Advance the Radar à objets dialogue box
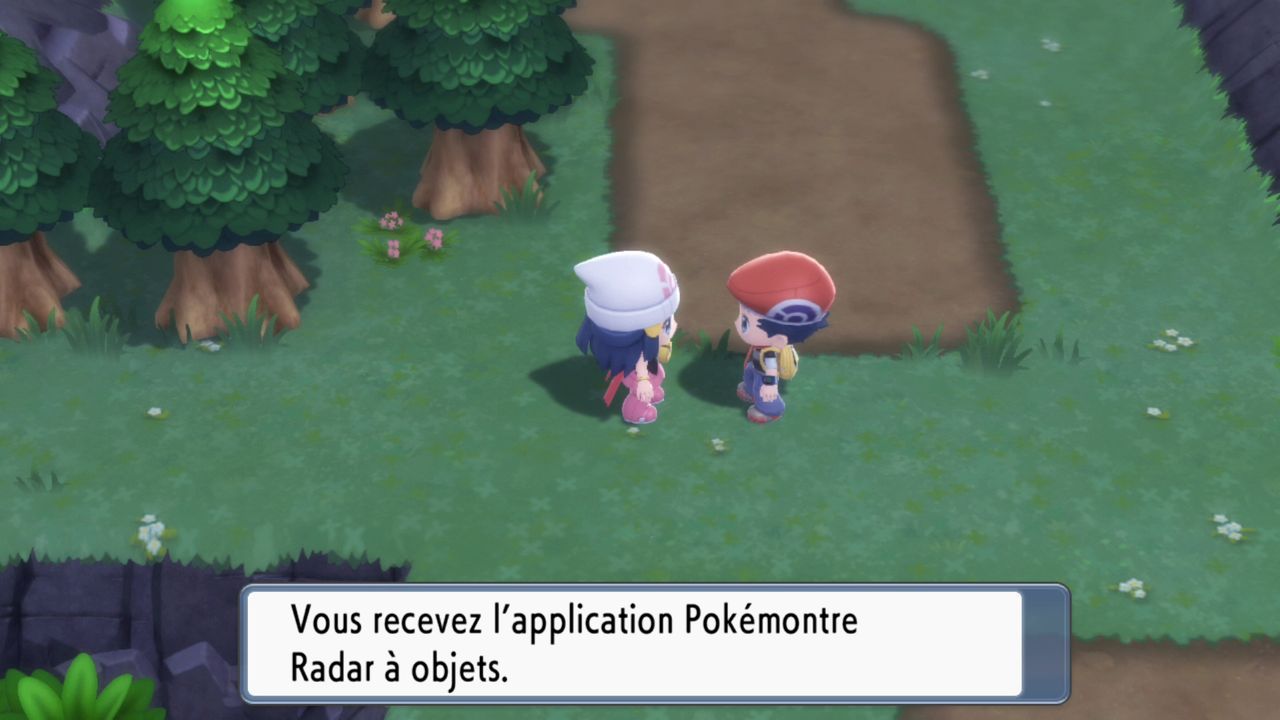The image size is (1280, 720). point(655,643)
